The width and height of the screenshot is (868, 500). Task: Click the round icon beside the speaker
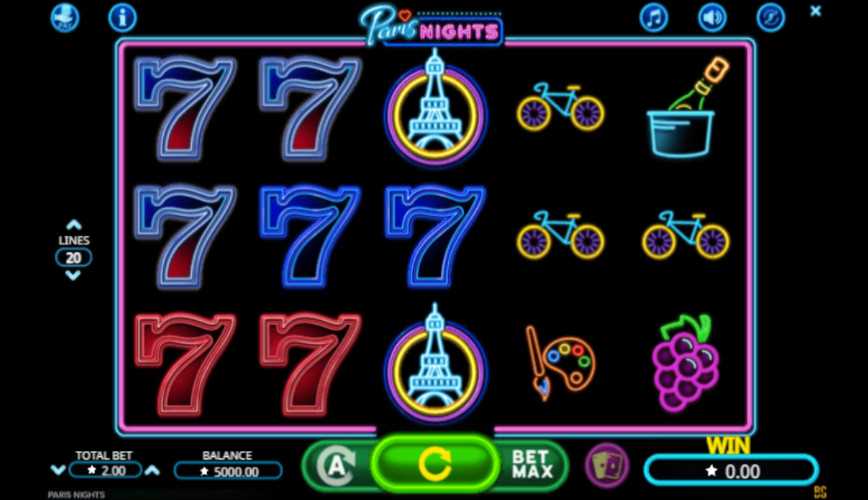(x=769, y=18)
